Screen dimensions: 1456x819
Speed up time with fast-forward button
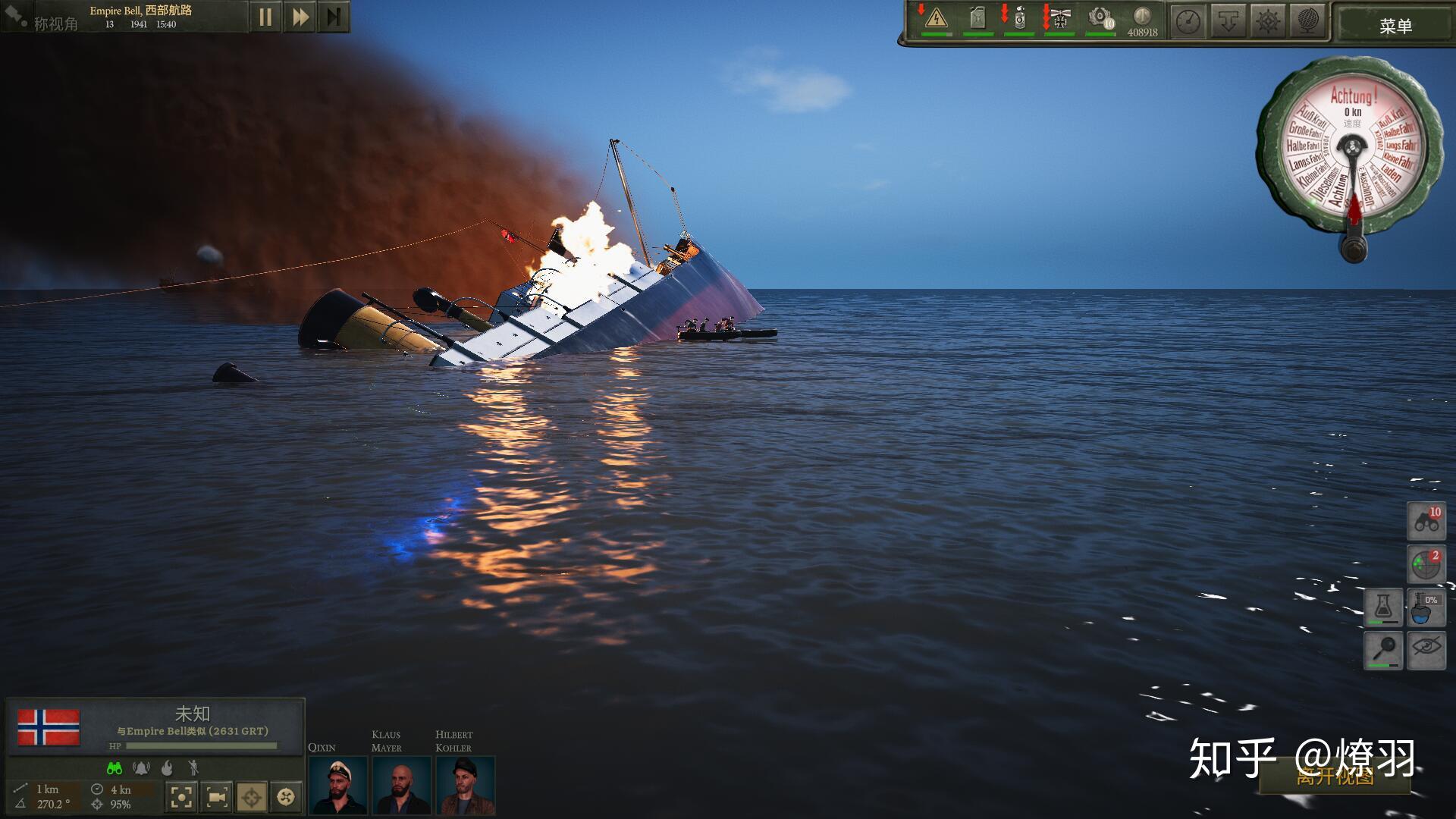(x=300, y=17)
